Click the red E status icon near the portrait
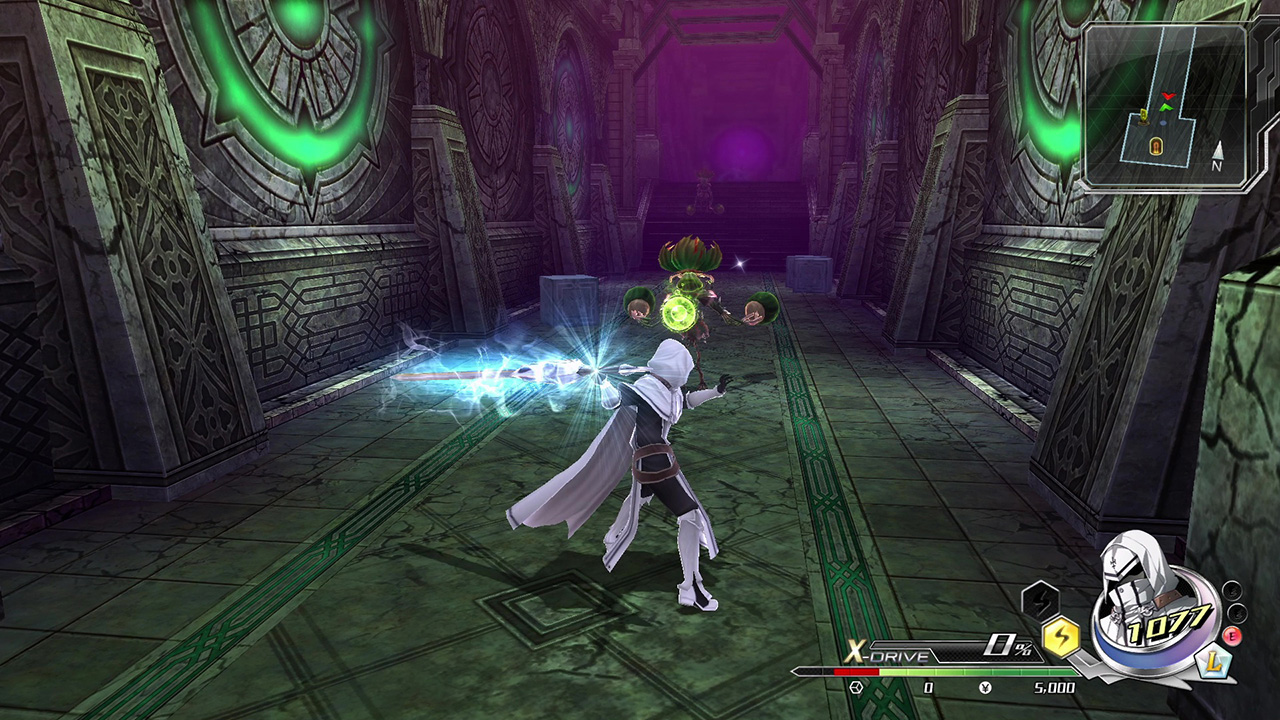This screenshot has height=720, width=1280. (1232, 636)
